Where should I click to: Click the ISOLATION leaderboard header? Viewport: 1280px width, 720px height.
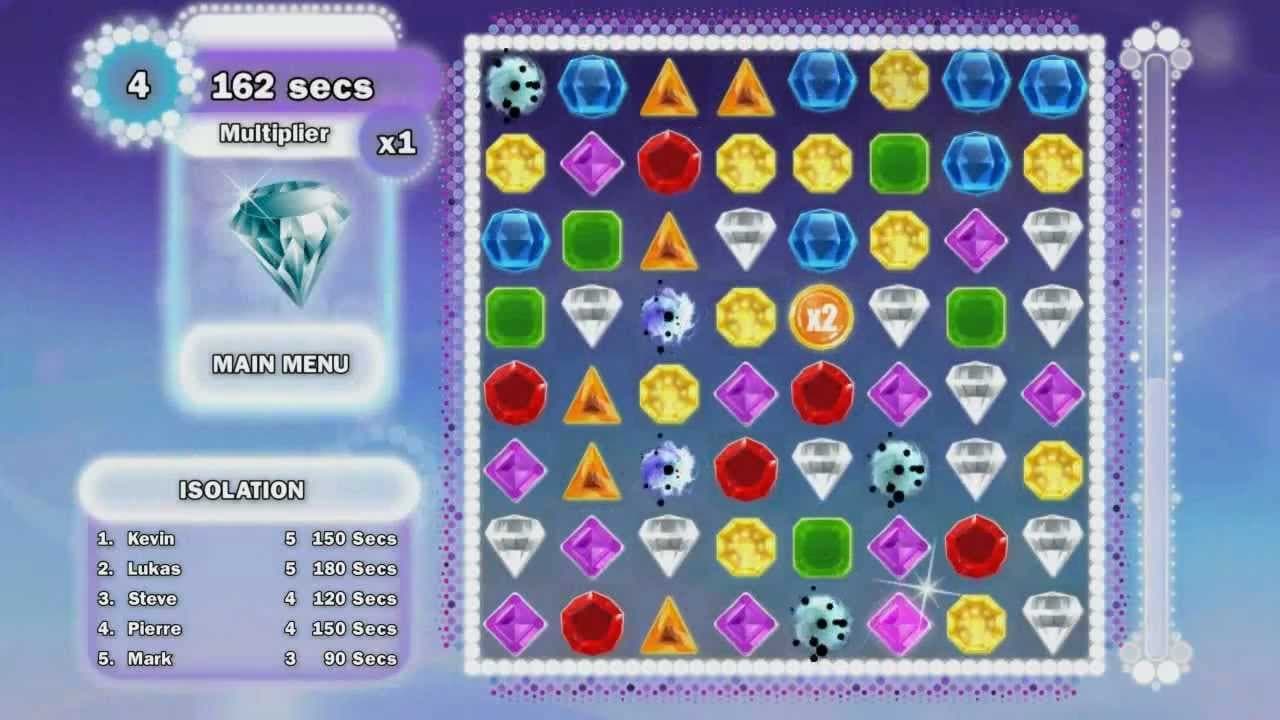240,491
